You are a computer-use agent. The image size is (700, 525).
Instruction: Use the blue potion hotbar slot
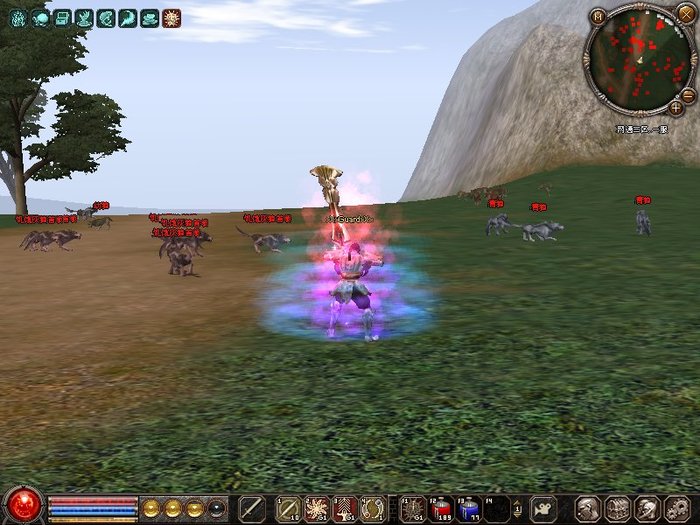click(469, 507)
